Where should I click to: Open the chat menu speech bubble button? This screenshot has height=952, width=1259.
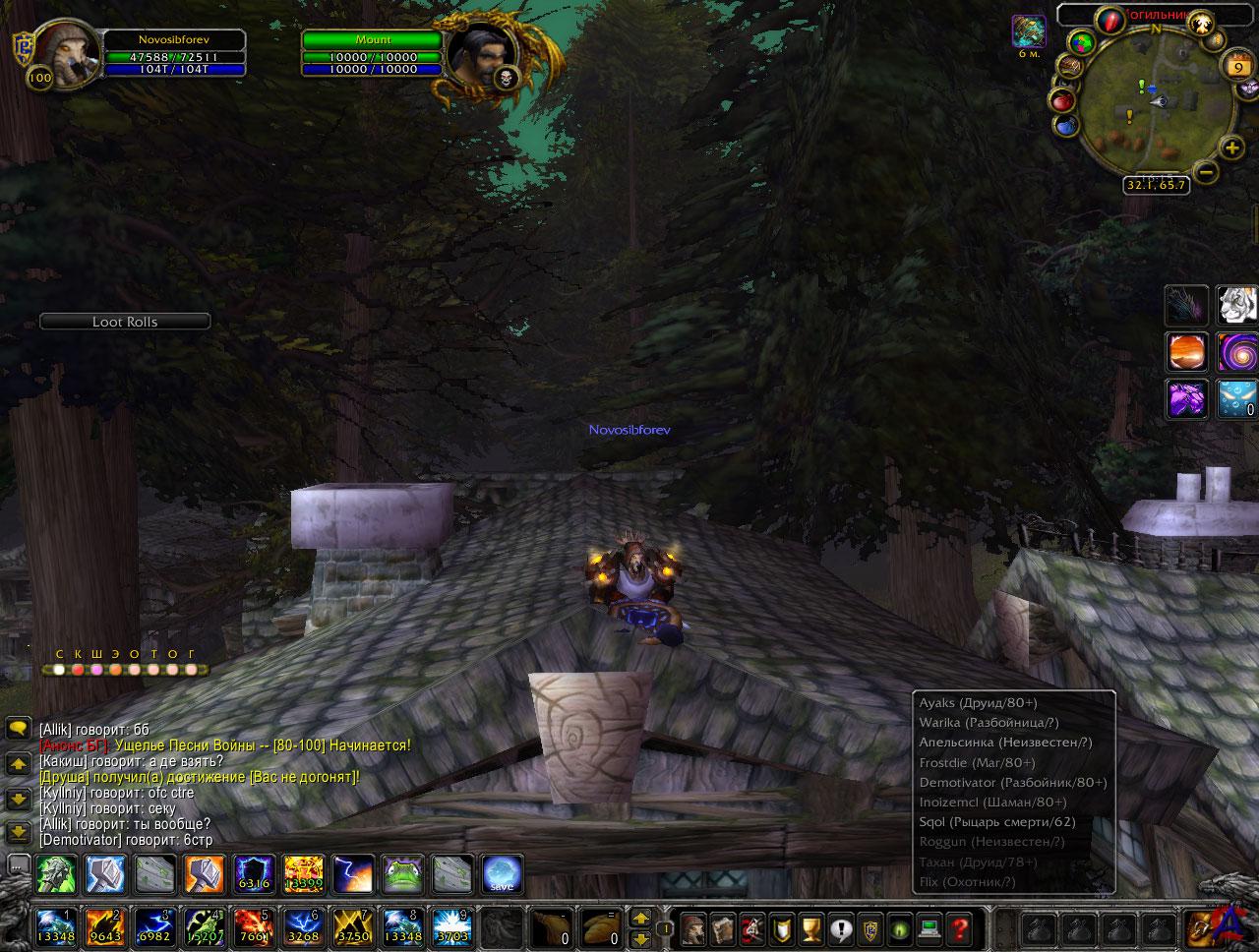[18, 729]
